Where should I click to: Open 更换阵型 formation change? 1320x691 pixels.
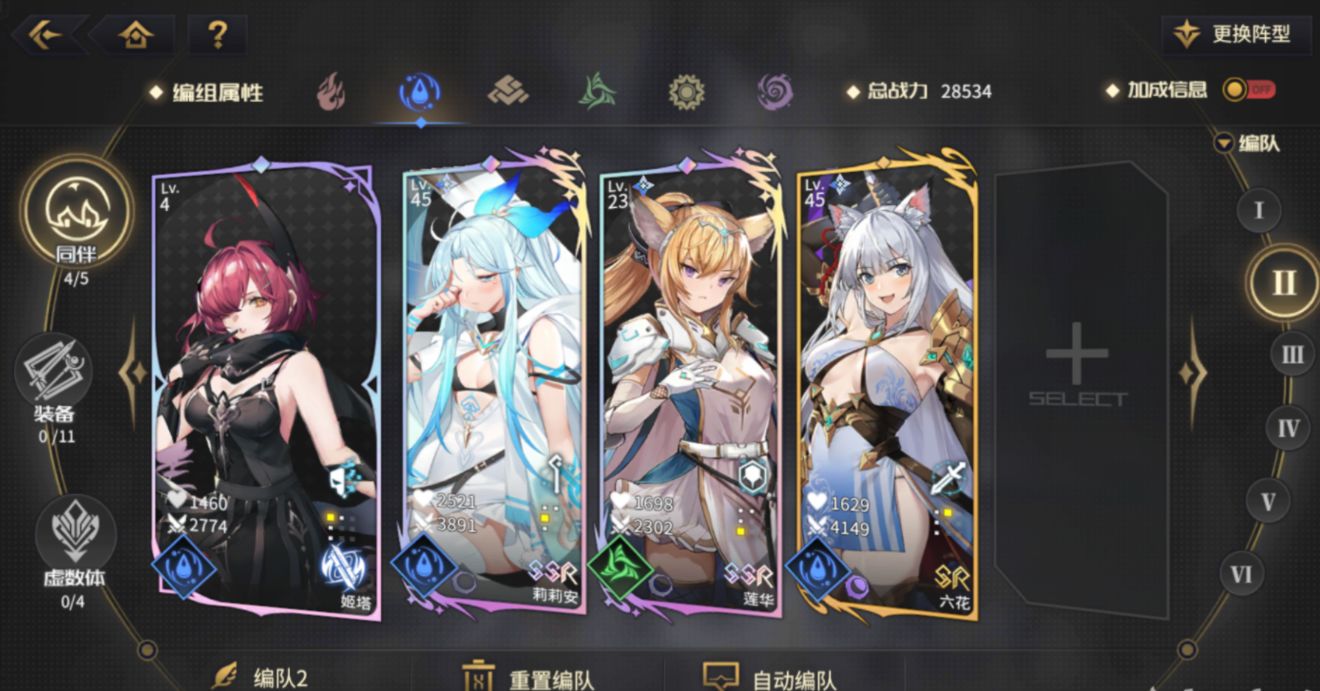1239,34
